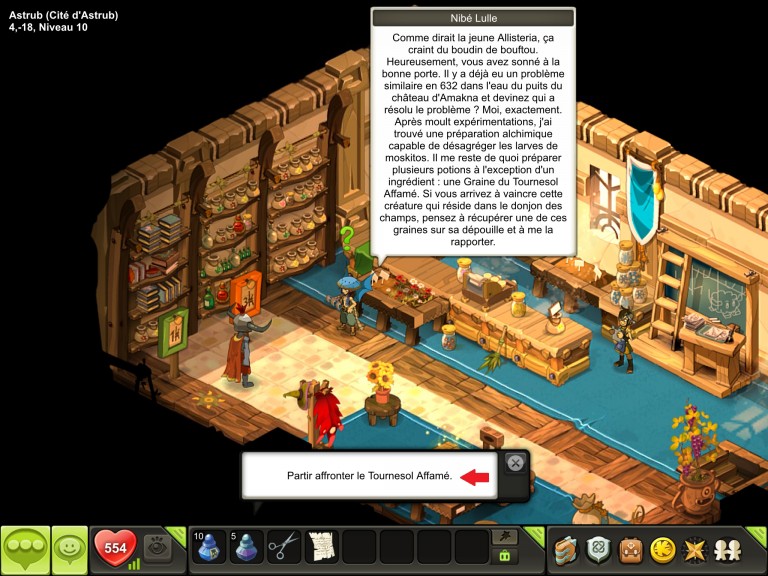Open the stacked books menu icon
This screenshot has height=576, width=768.
(568, 548)
